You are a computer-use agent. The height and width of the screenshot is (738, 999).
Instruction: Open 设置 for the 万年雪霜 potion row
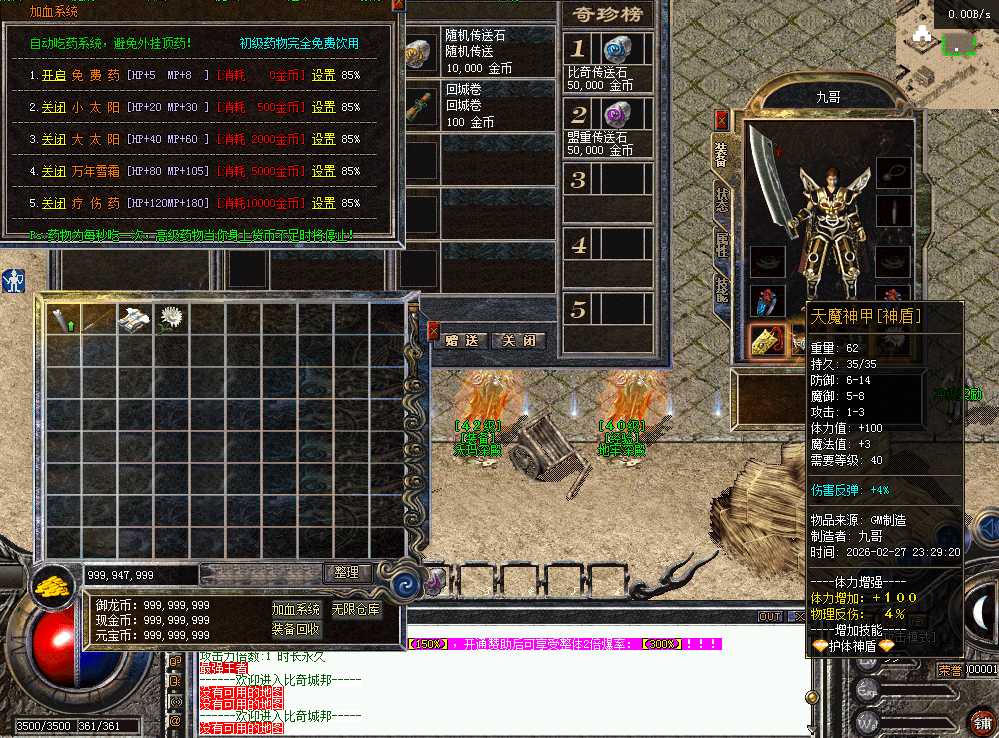coord(323,171)
